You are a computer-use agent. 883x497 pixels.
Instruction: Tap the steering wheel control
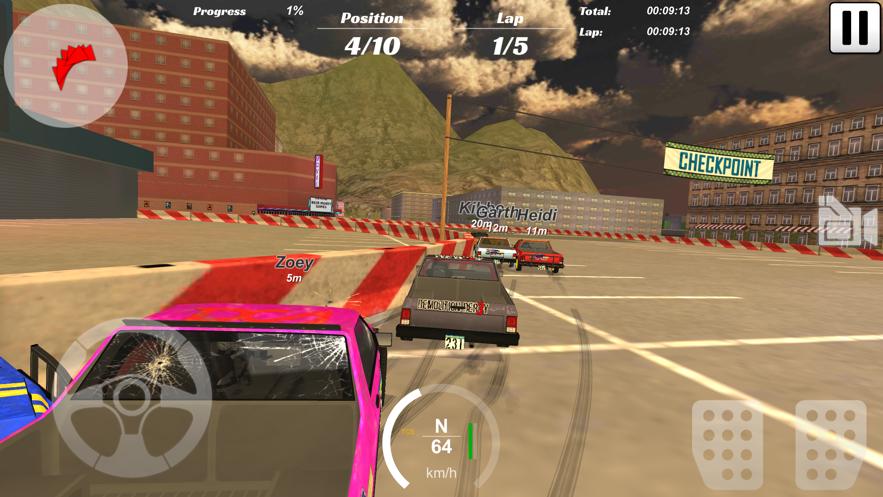(x=131, y=397)
